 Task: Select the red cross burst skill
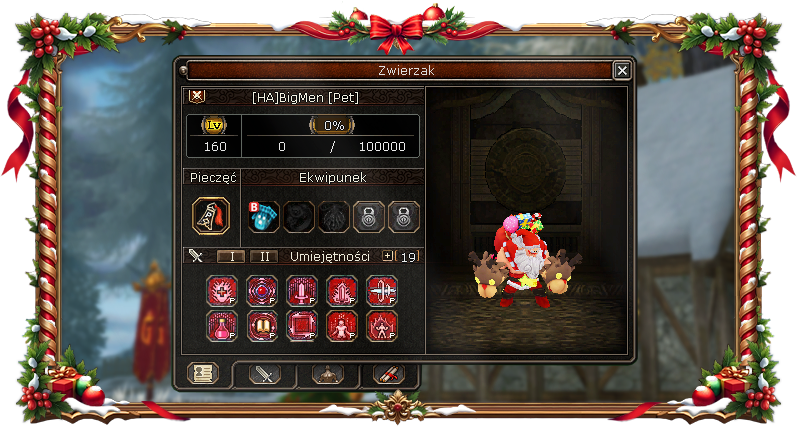pyautogui.click(x=221, y=291)
